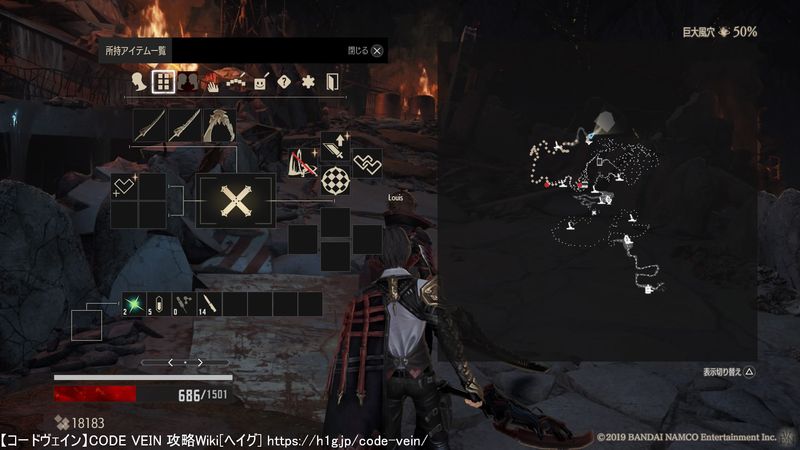Select the checkered circle gift icon
800x450 pixels.
335,179
